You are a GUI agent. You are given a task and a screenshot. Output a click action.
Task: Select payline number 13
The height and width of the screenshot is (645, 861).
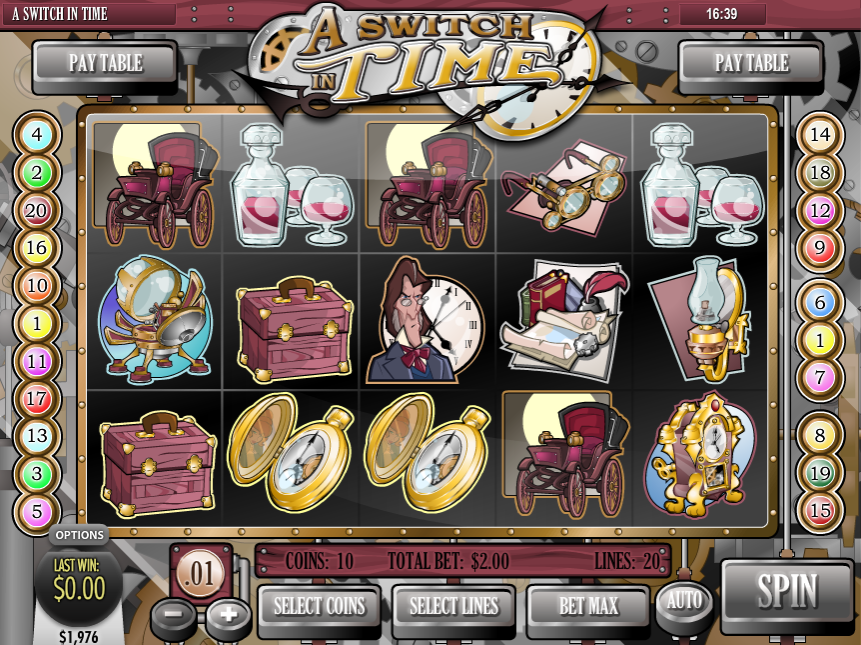pyautogui.click(x=37, y=436)
